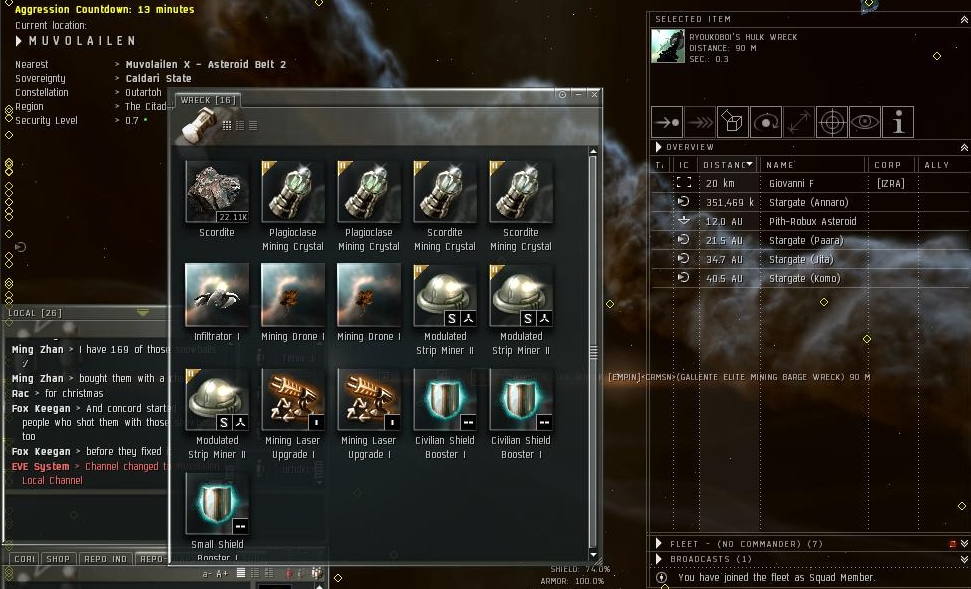This screenshot has height=589, width=971.
Task: Switch wreck contents to icon grid view
Action: click(227, 126)
